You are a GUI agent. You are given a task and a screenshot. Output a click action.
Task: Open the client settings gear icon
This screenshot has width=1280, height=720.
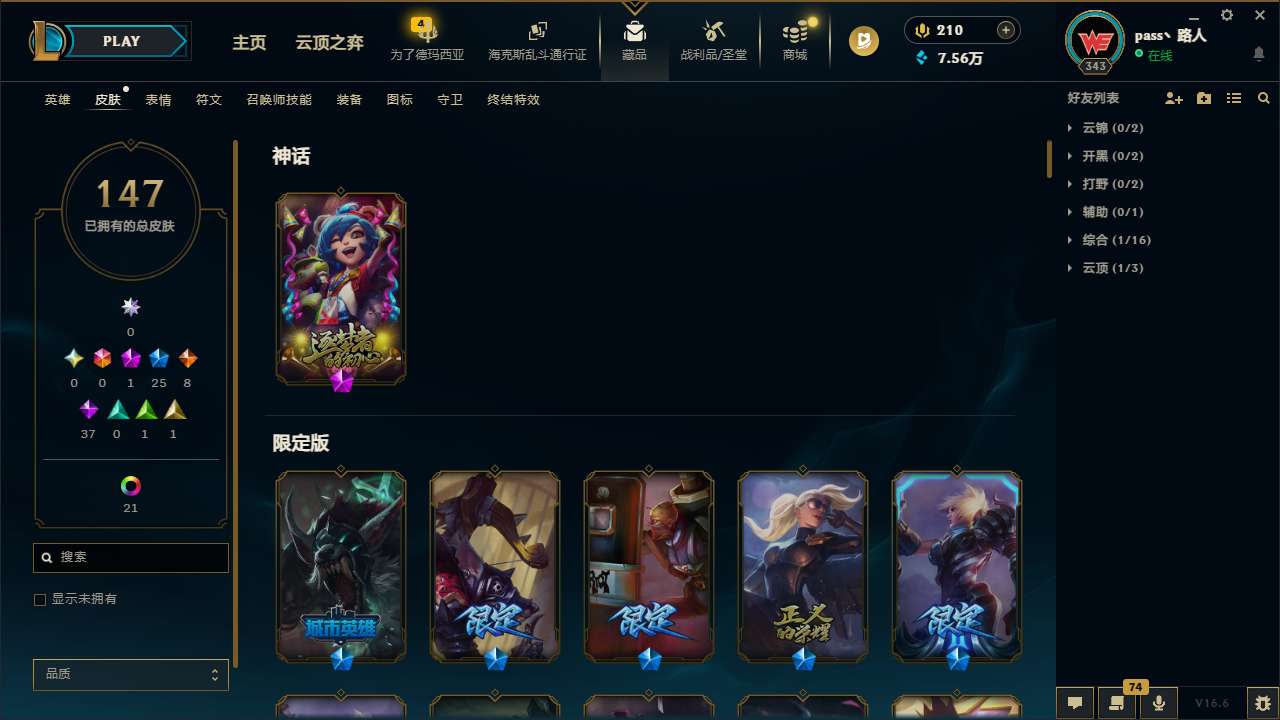pyautogui.click(x=1226, y=15)
